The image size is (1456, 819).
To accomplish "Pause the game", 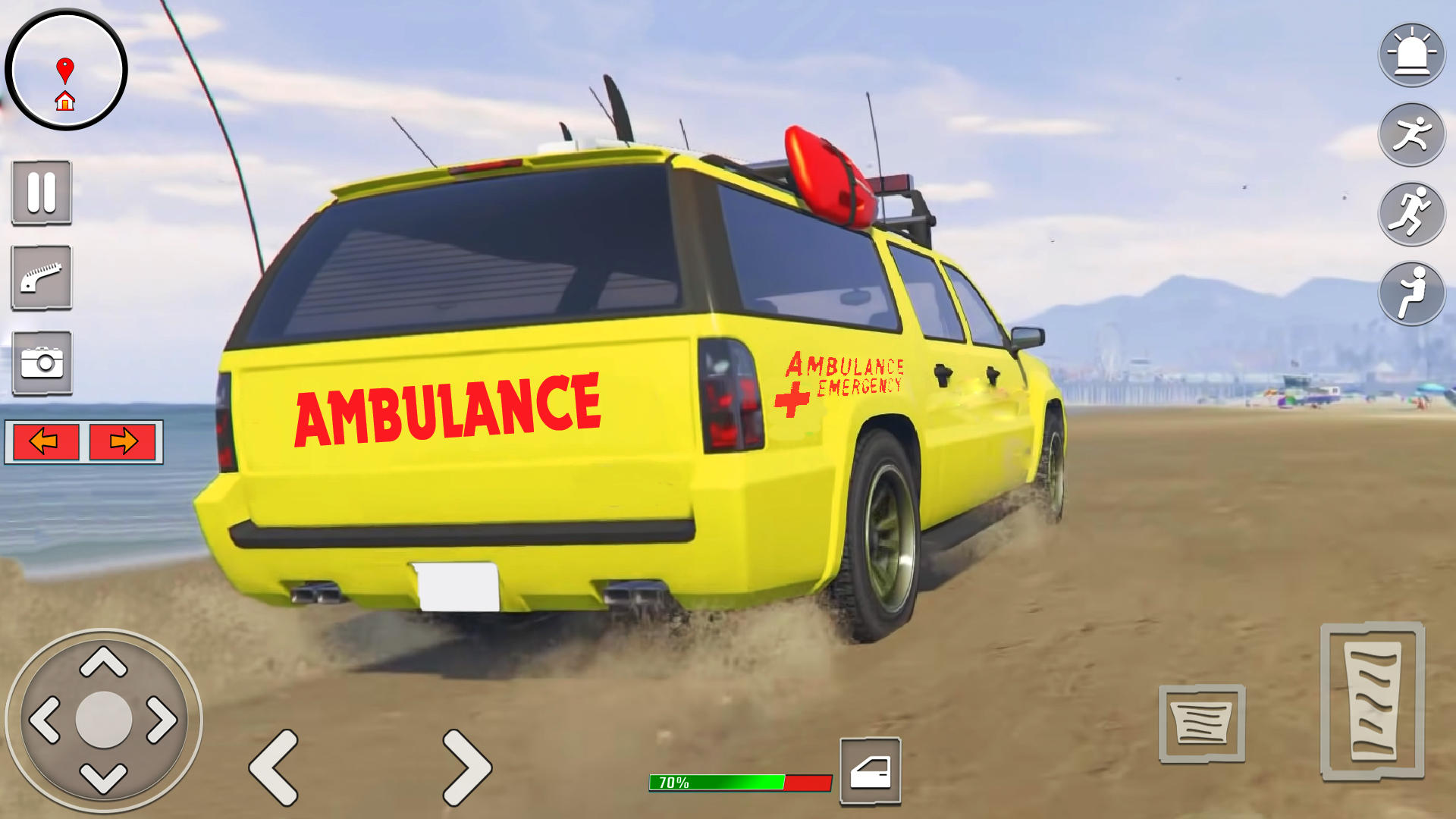I will [x=40, y=193].
